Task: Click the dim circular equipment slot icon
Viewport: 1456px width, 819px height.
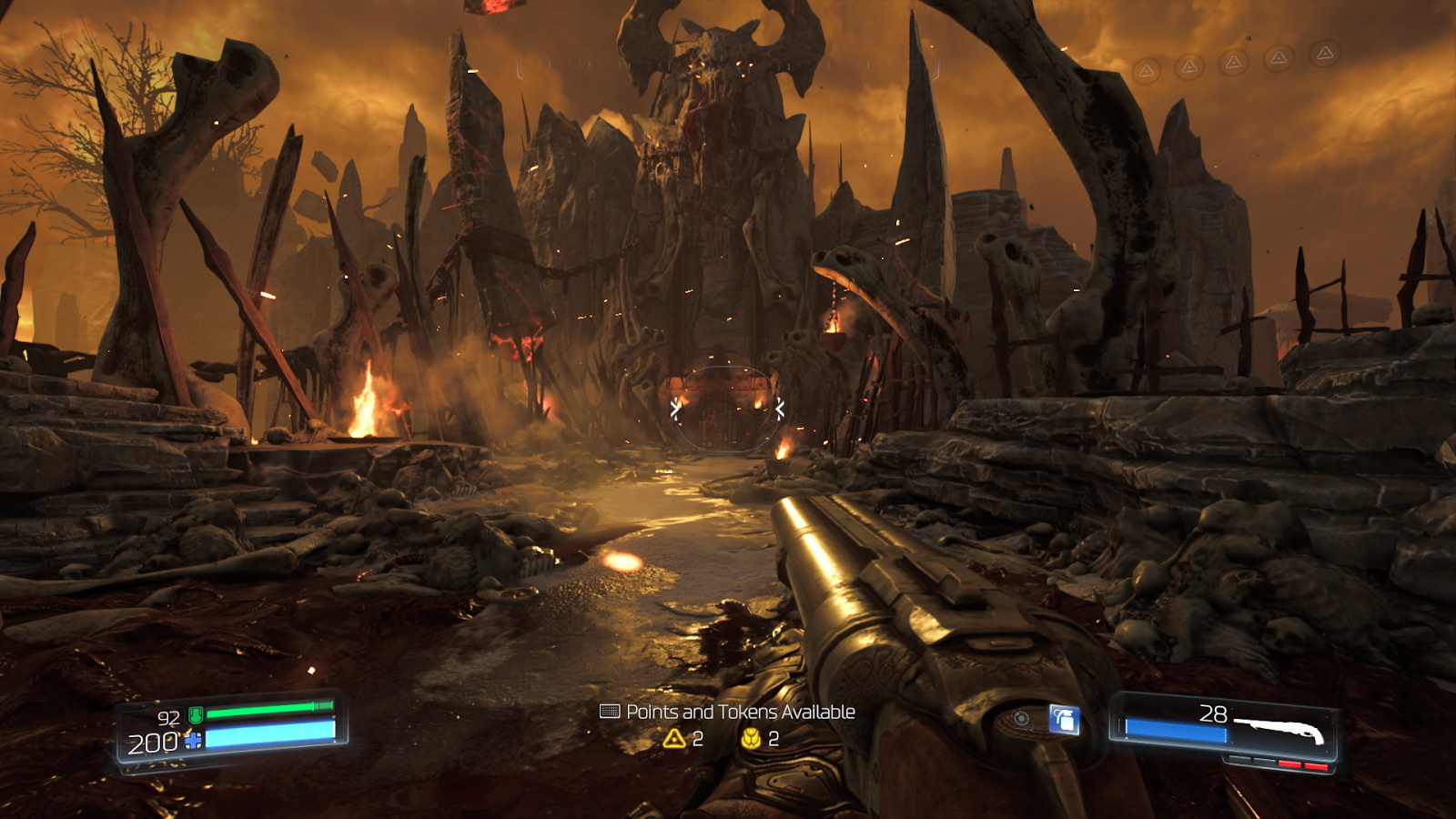Action: [x=1022, y=719]
